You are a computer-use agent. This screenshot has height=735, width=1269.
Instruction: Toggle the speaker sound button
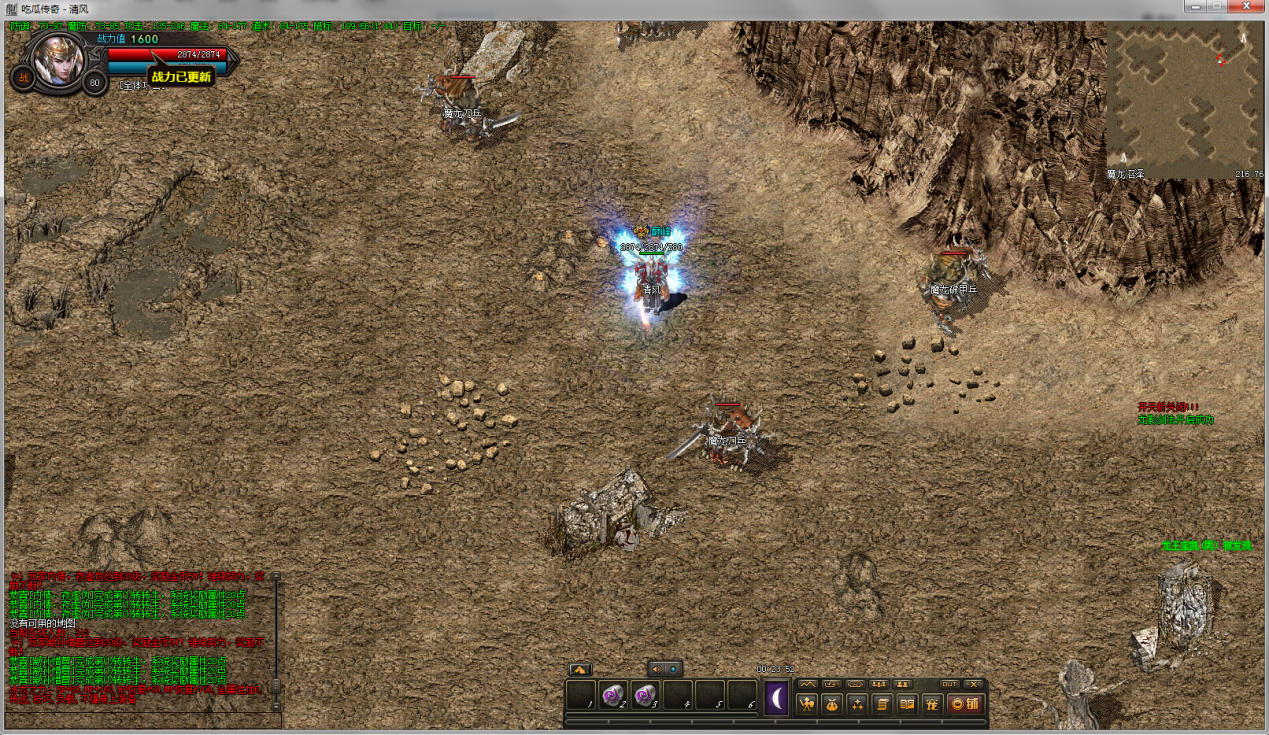point(656,669)
